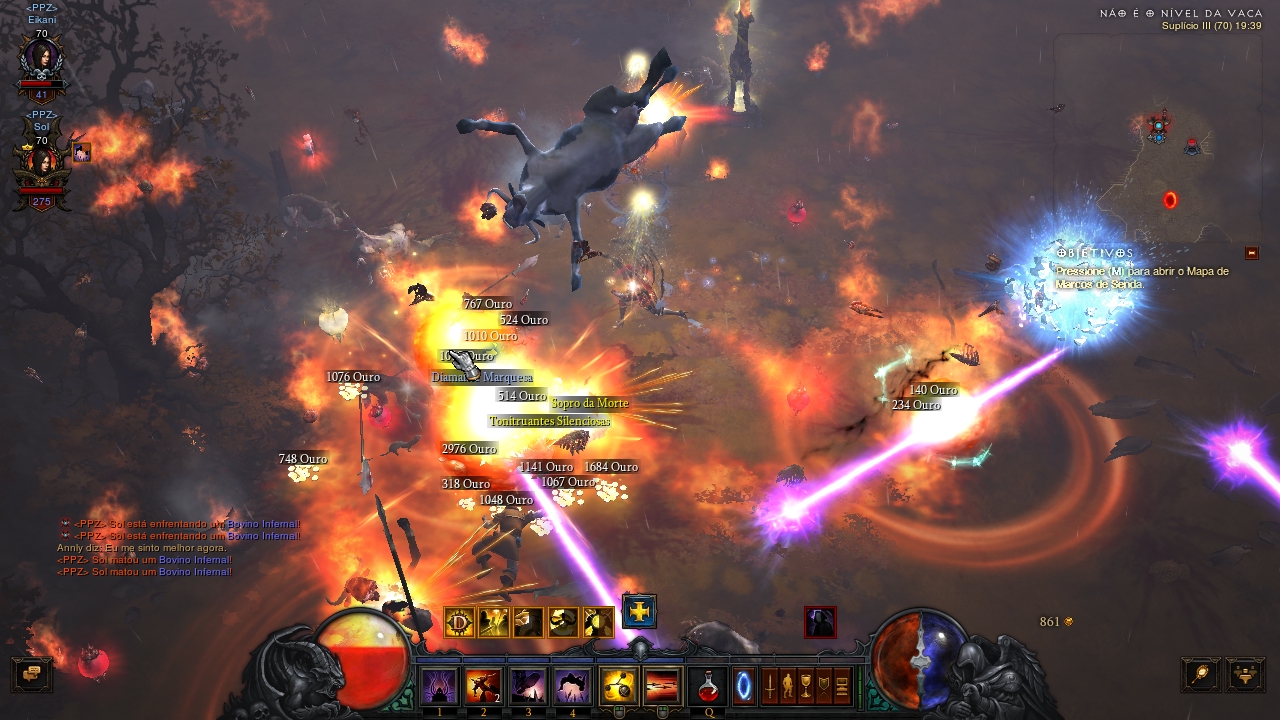Select party member Eikani's portrait
The height and width of the screenshot is (720, 1280).
[x=42, y=62]
